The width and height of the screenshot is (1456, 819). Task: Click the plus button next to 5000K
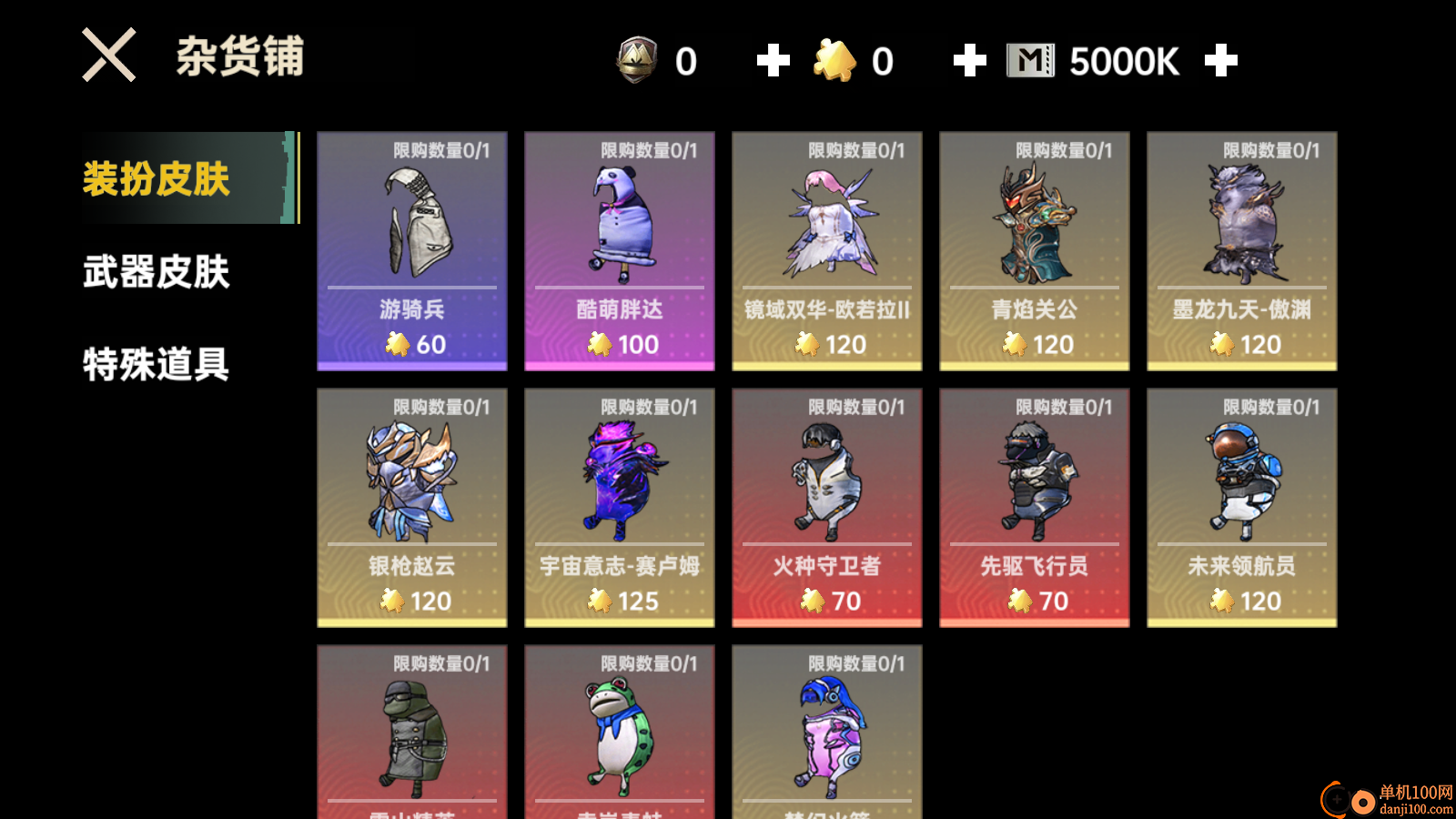tap(1220, 60)
